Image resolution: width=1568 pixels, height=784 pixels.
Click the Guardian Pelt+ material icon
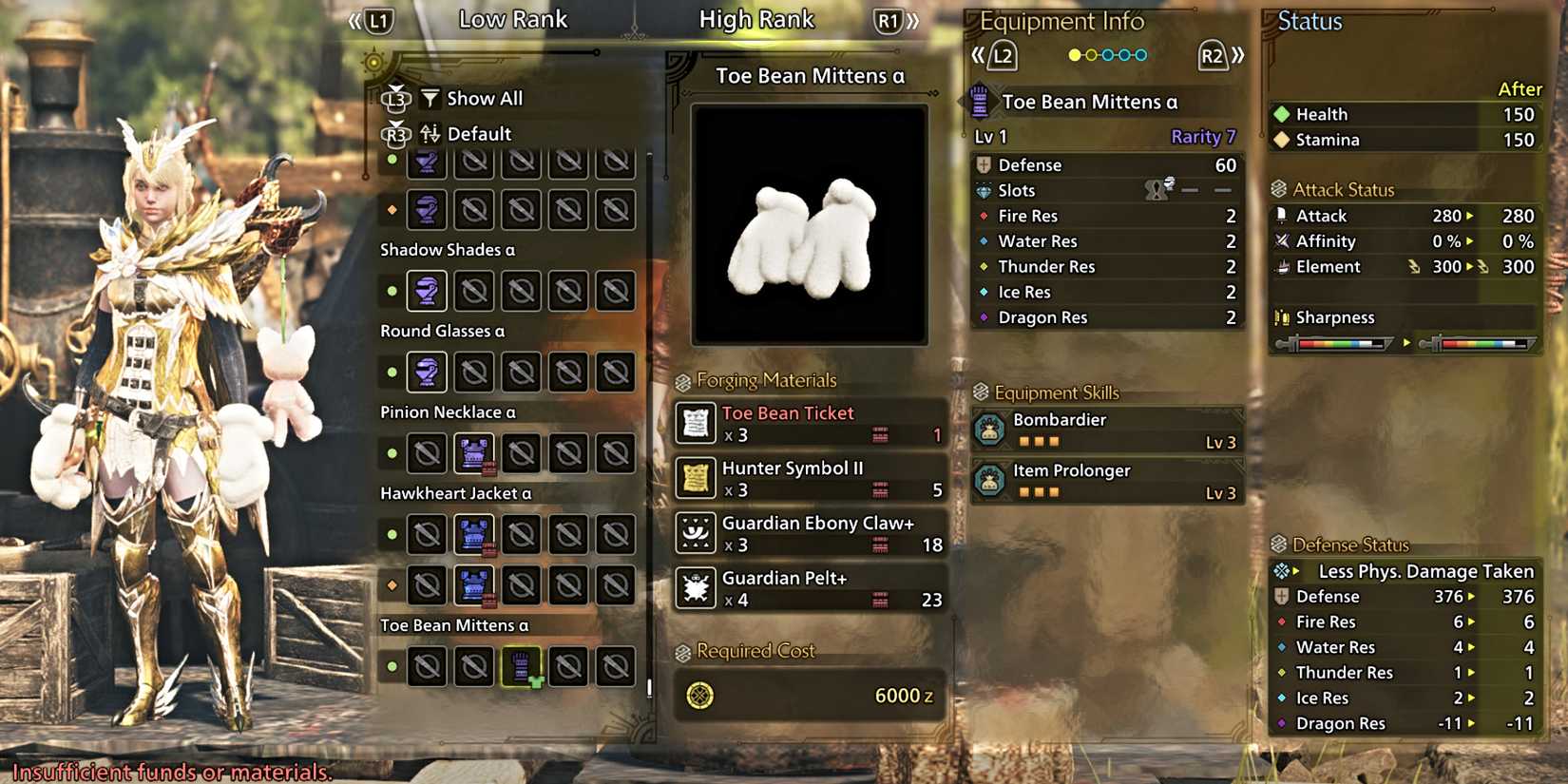695,588
